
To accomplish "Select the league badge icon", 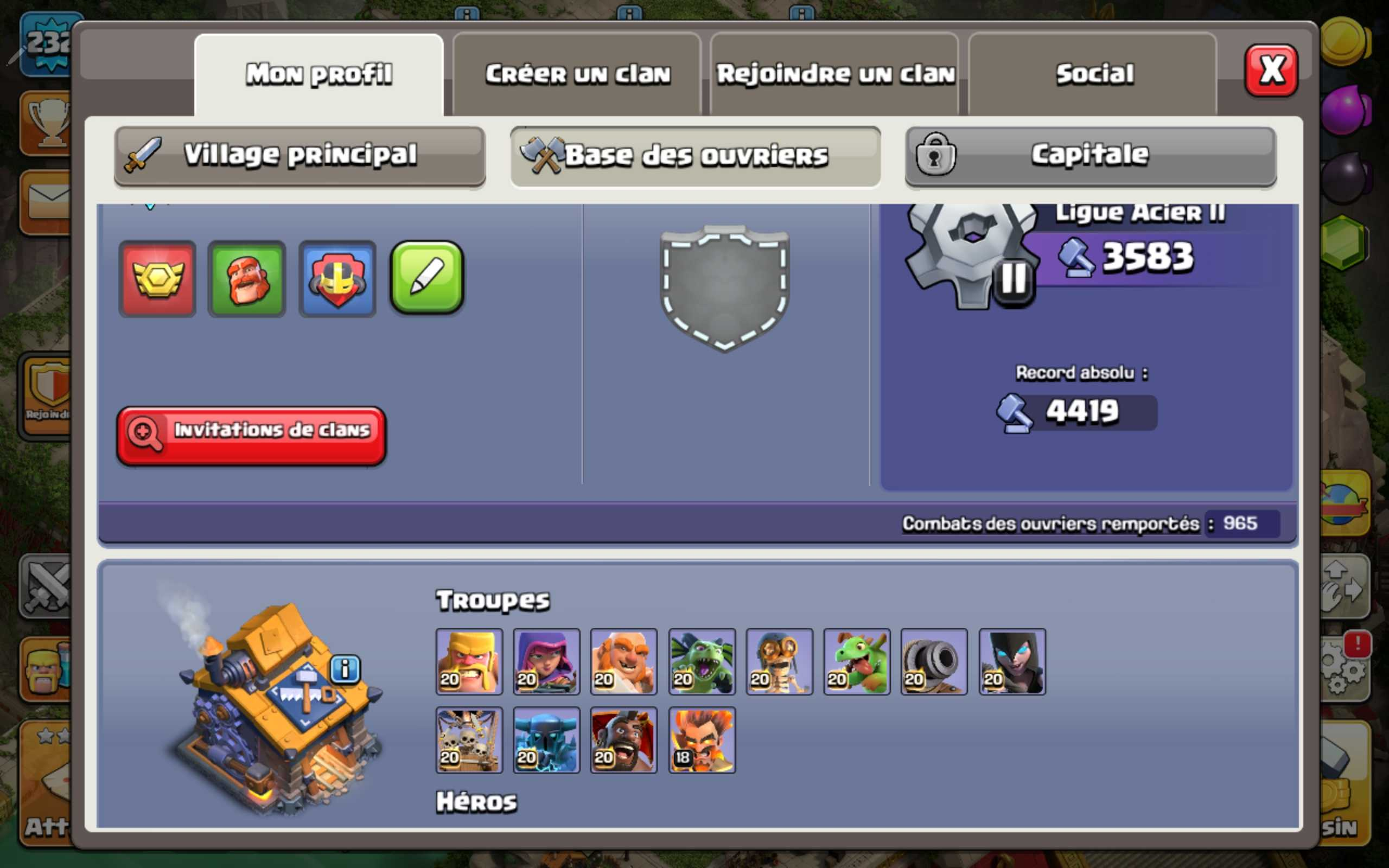I will (157, 278).
